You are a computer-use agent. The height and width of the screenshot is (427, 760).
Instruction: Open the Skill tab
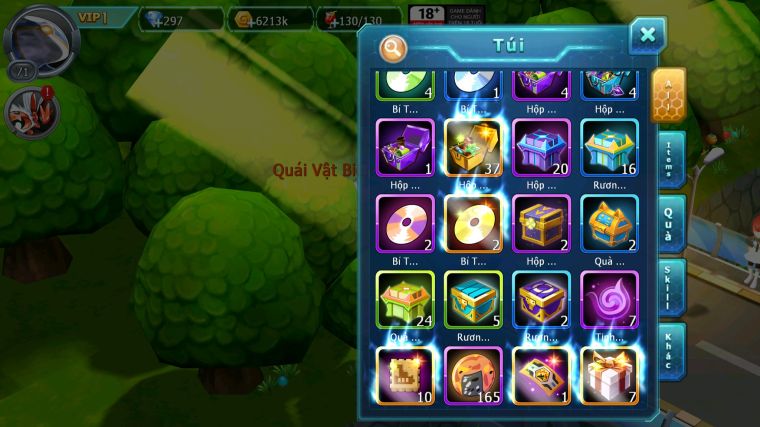(x=670, y=286)
